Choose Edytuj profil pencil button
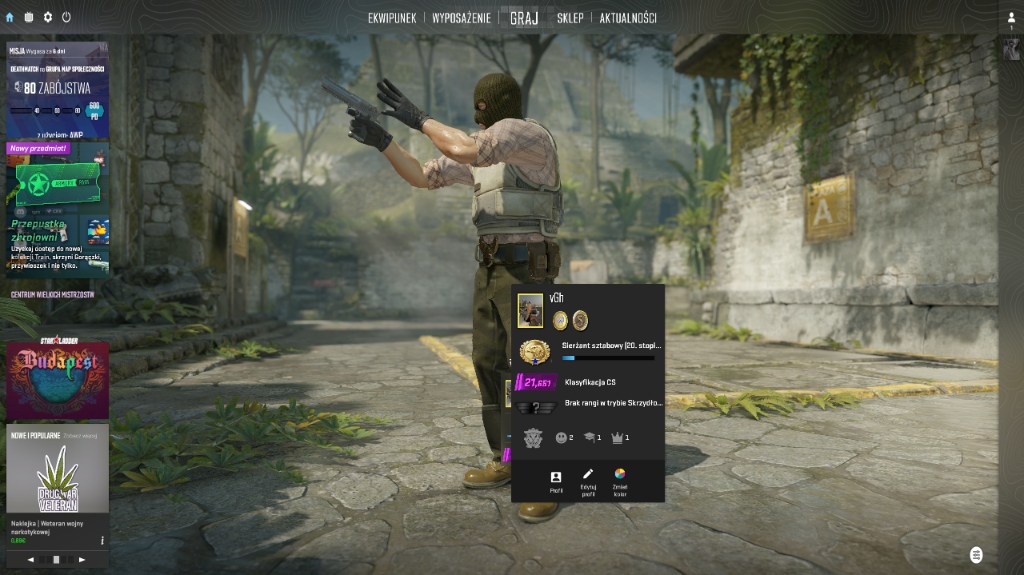 click(588, 481)
